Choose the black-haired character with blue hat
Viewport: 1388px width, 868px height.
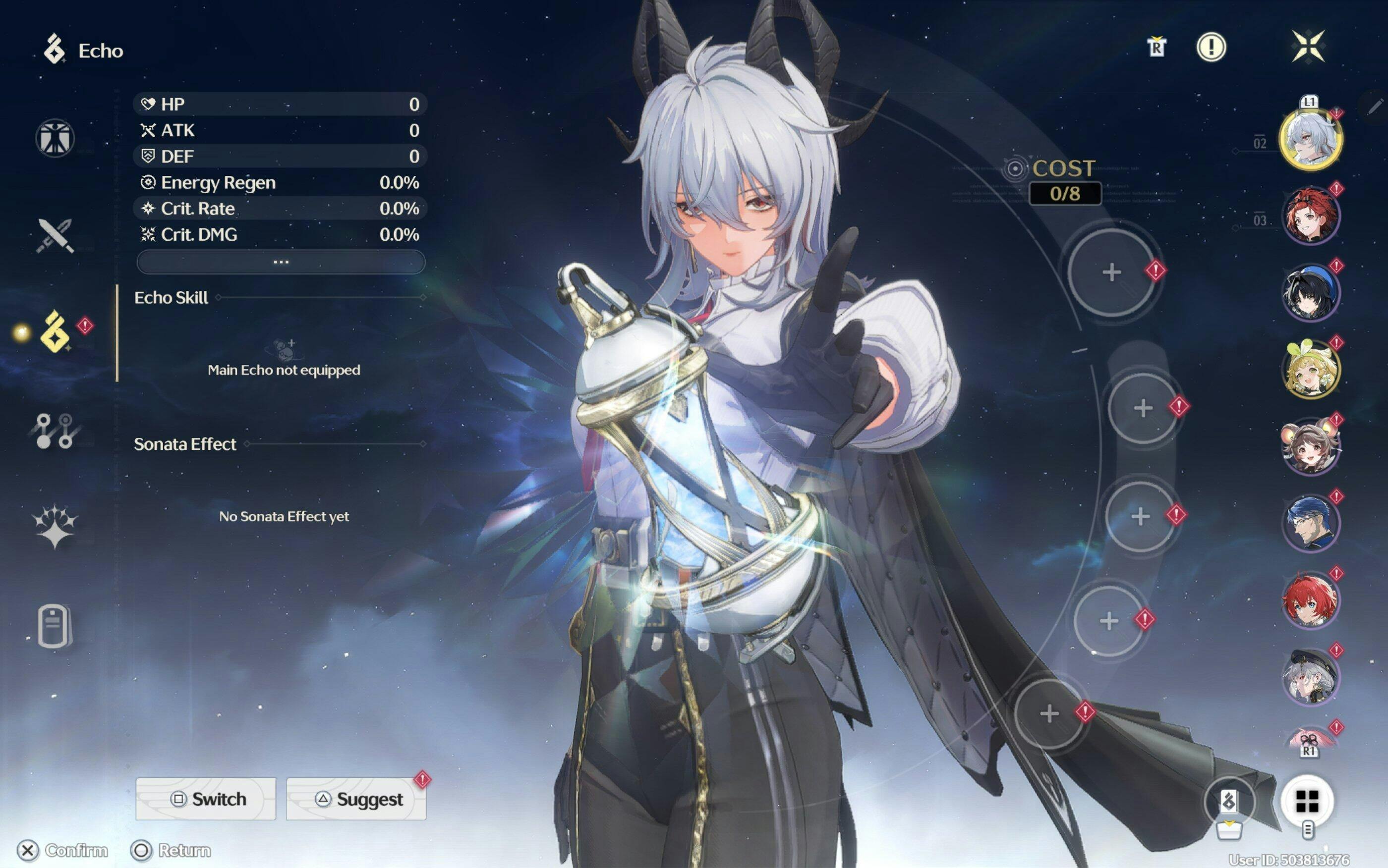tap(1311, 293)
